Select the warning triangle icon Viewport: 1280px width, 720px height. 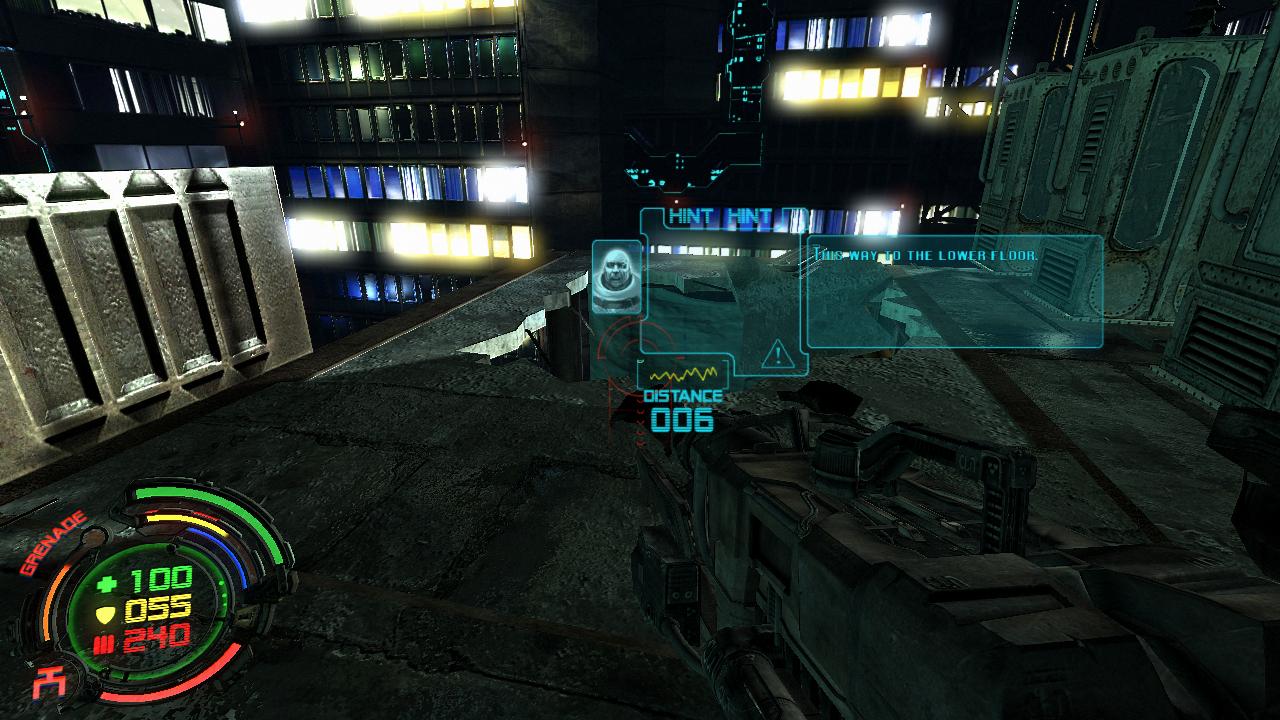[x=775, y=354]
